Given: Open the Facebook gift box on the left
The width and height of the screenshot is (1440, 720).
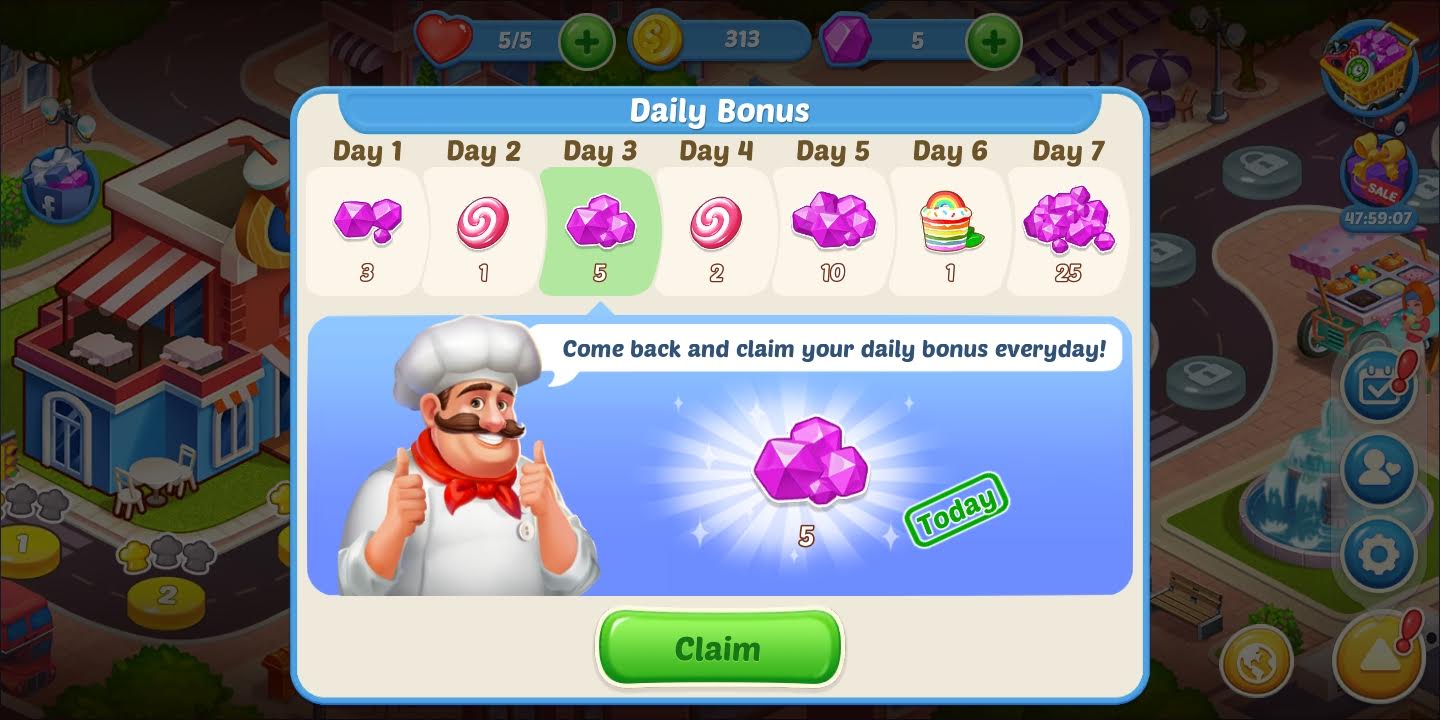Looking at the screenshot, I should pyautogui.click(x=62, y=185).
